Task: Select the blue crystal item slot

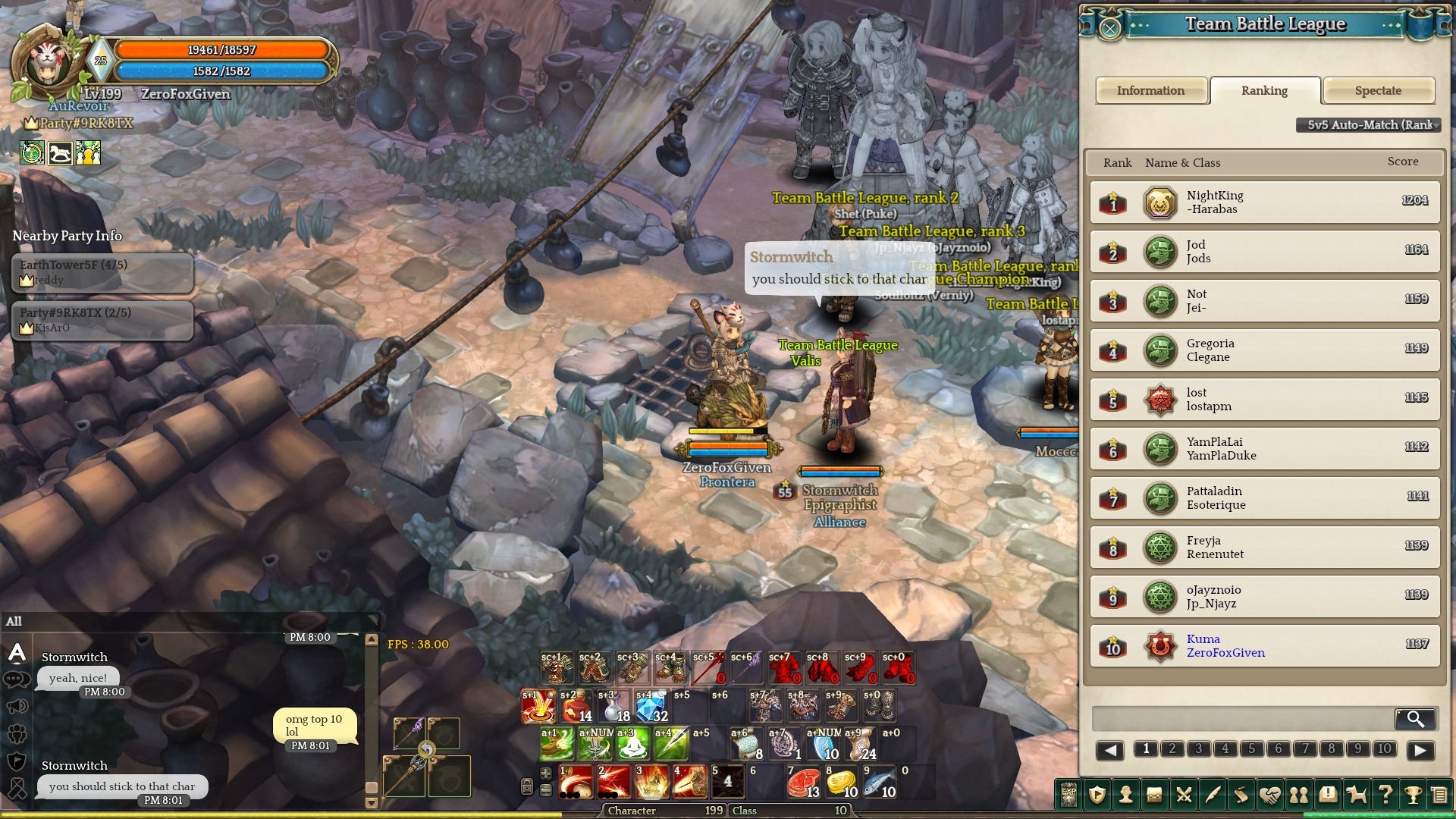Action: tap(651, 707)
